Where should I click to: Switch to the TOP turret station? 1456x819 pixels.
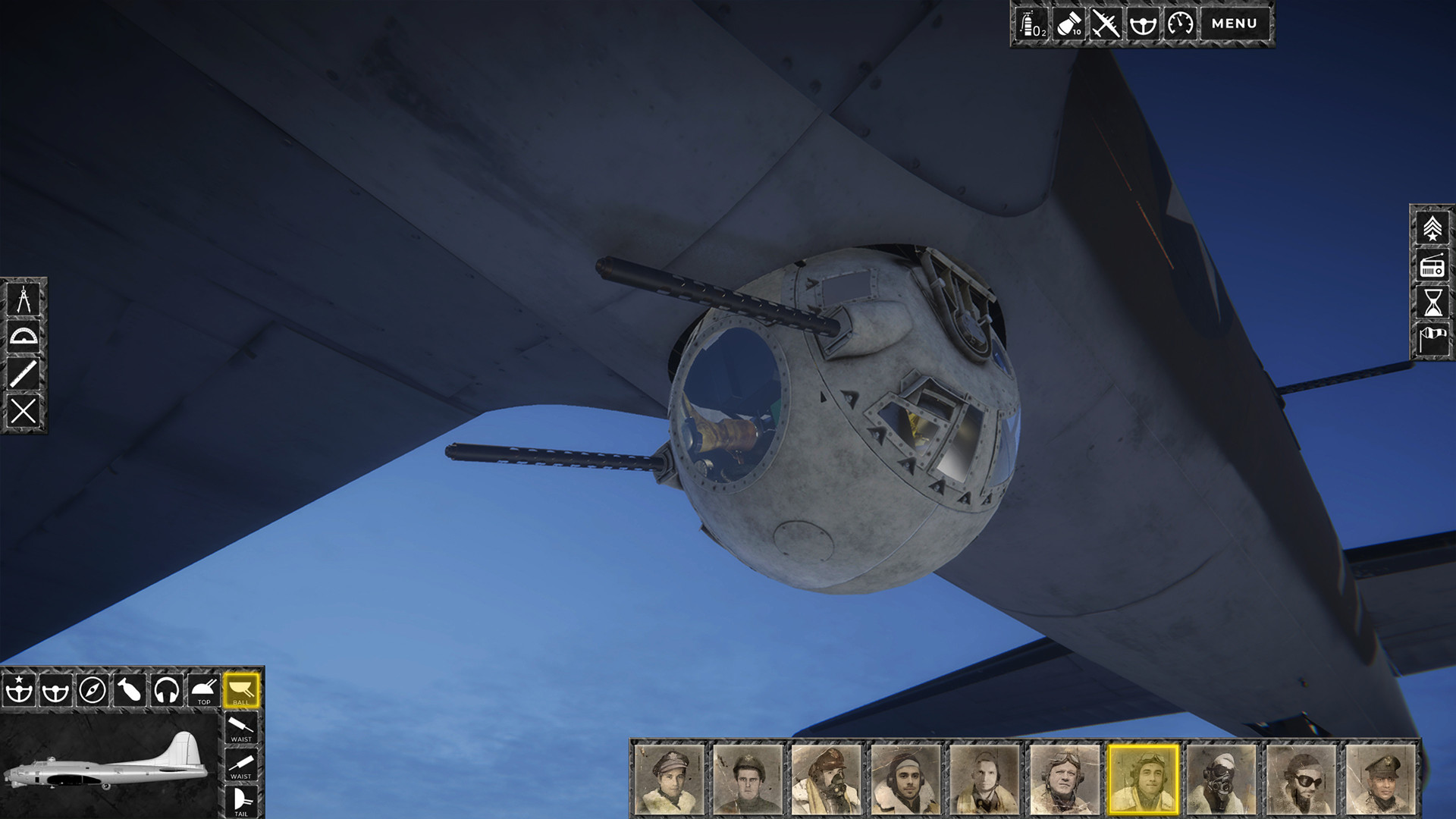pos(203,691)
